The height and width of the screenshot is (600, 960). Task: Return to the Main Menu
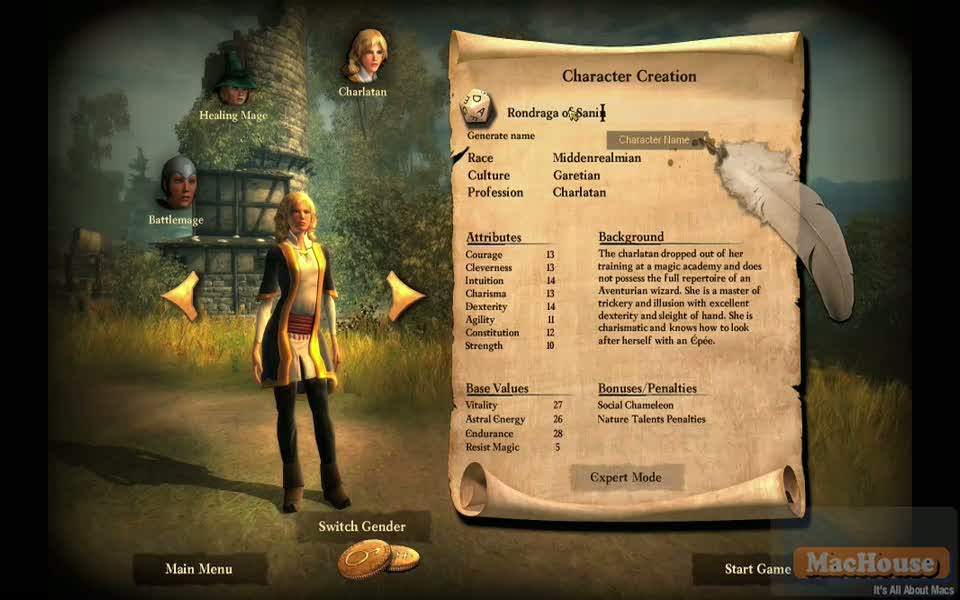click(x=199, y=569)
